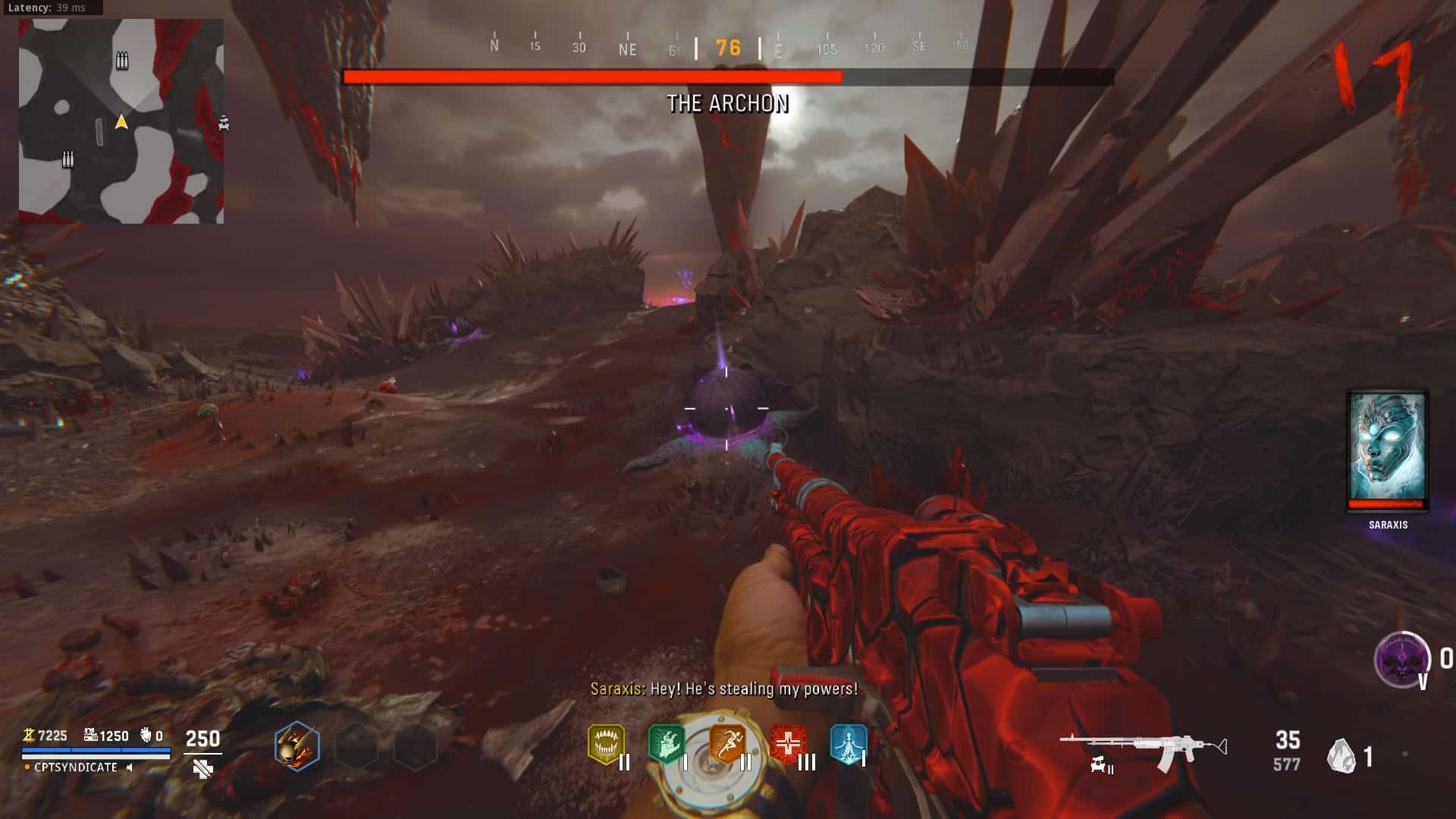1456x819 pixels.
Task: Select the green zombie hand perk icon
Action: point(666,744)
